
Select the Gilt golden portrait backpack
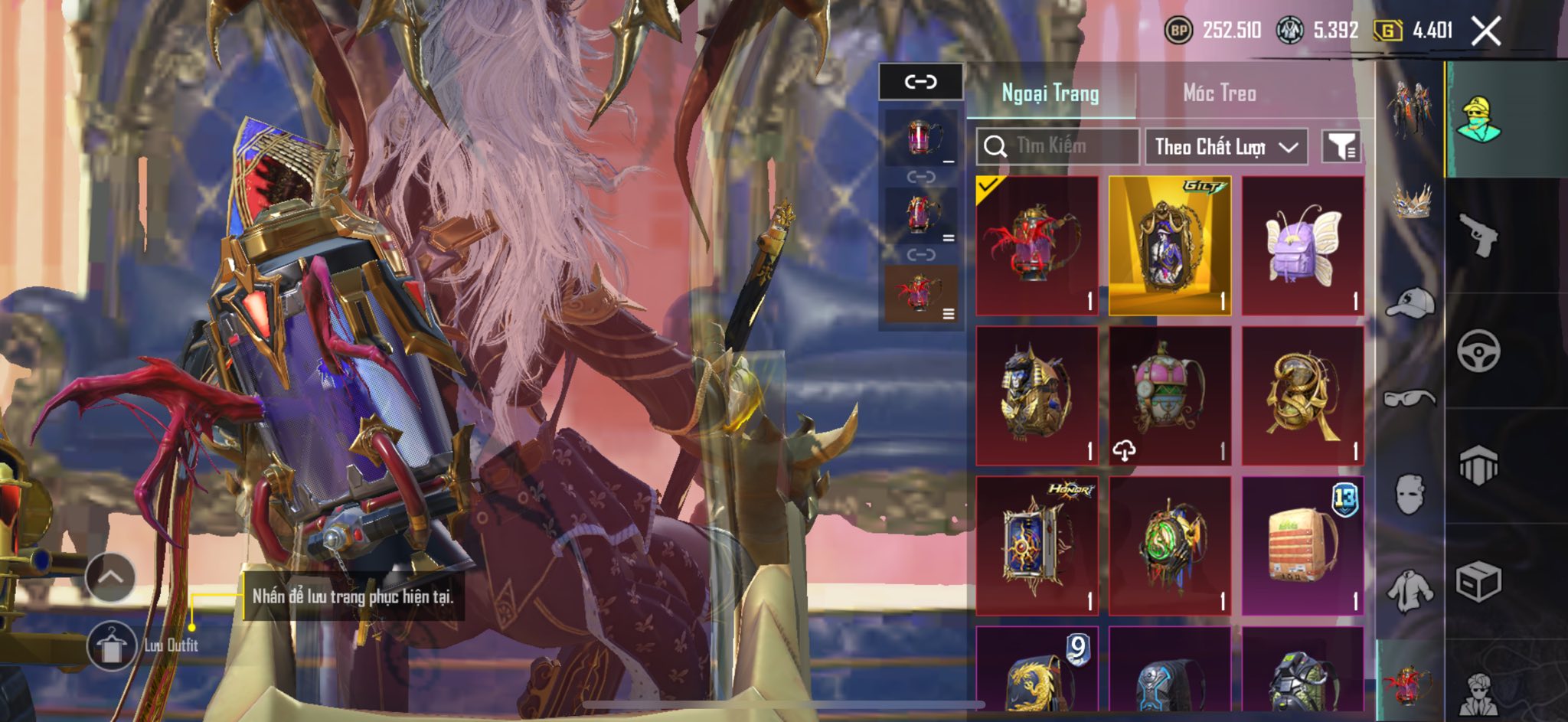coord(1169,246)
